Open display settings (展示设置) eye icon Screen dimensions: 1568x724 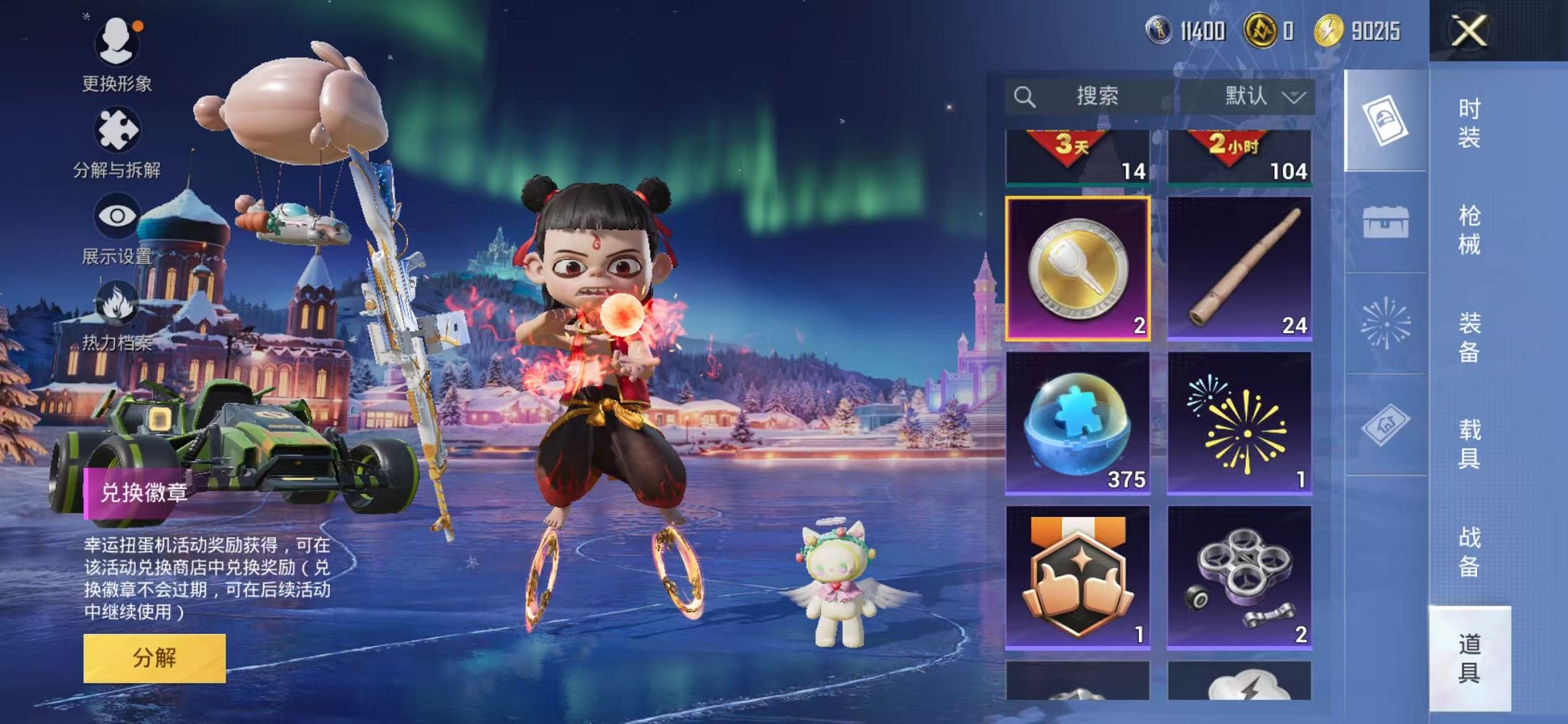click(x=117, y=215)
